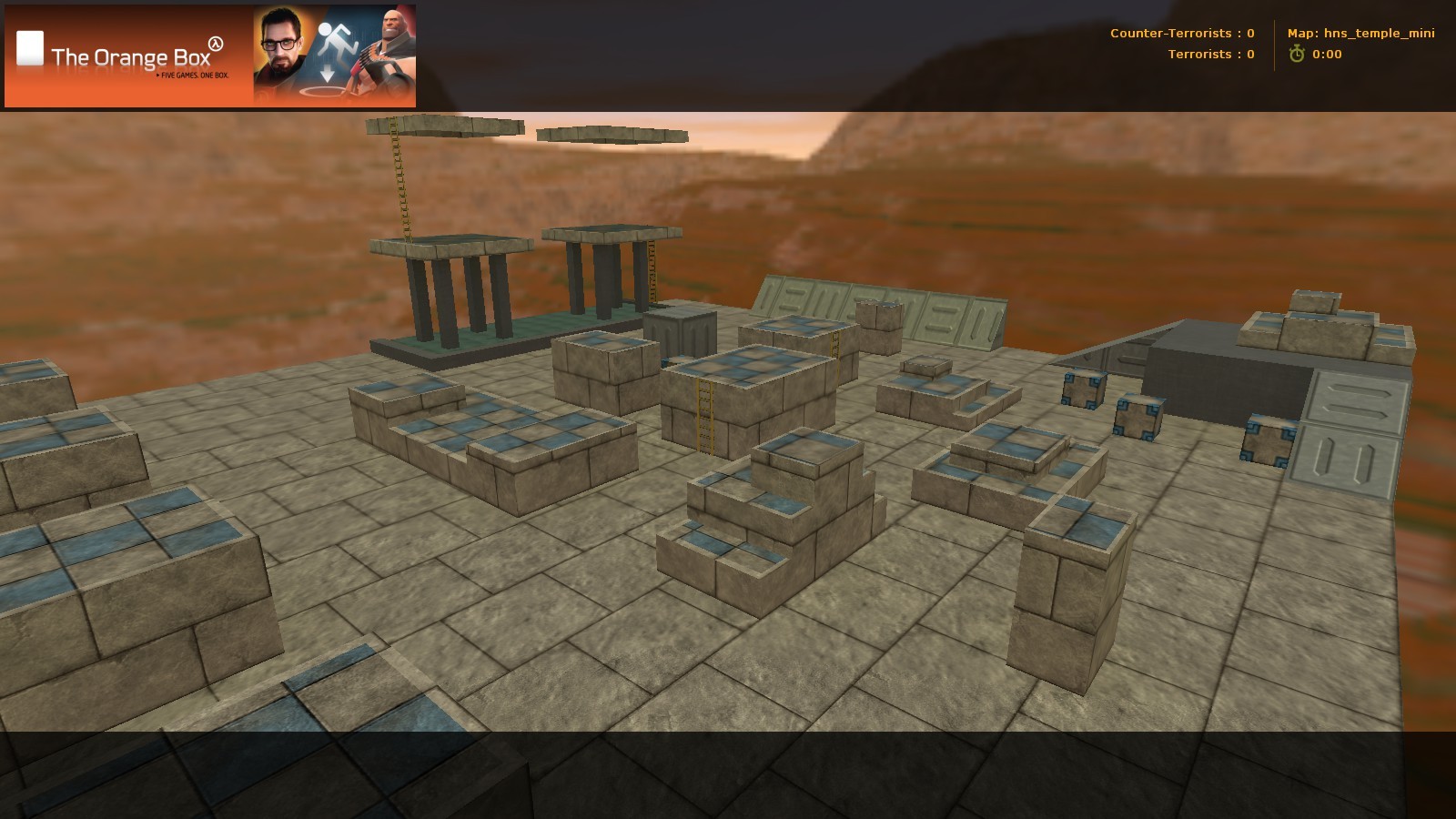Click the Counter-Terrorists score value
Screen dimensions: 1456x819
pyautogui.click(x=1250, y=33)
